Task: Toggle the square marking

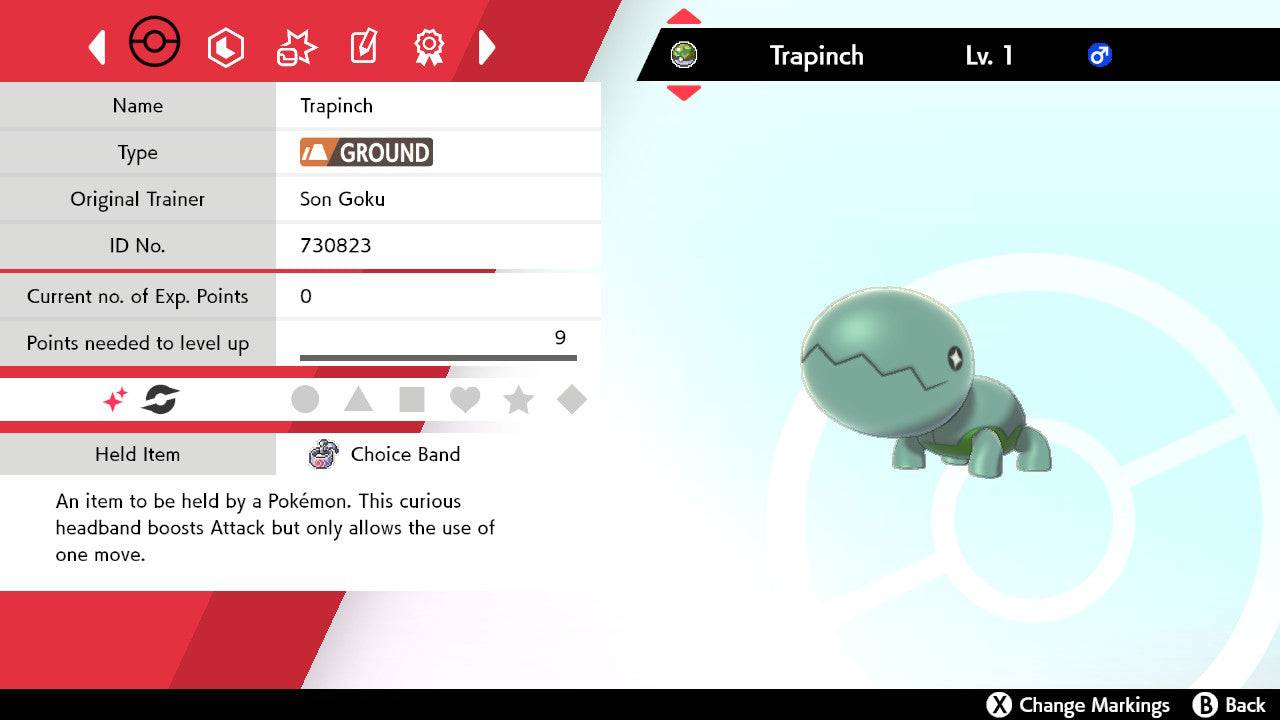Action: 411,400
